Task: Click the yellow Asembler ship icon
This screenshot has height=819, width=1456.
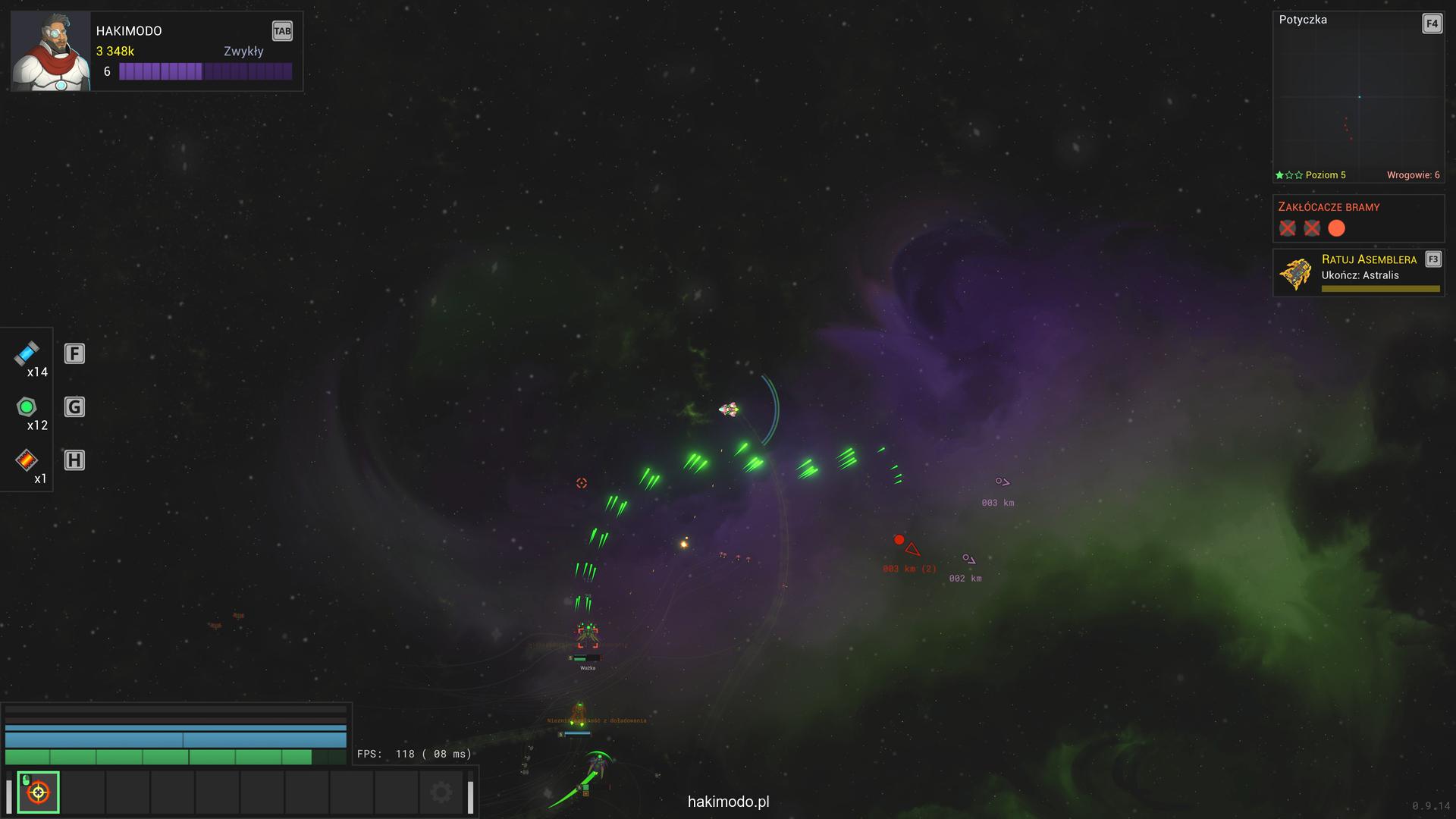Action: point(1296,273)
